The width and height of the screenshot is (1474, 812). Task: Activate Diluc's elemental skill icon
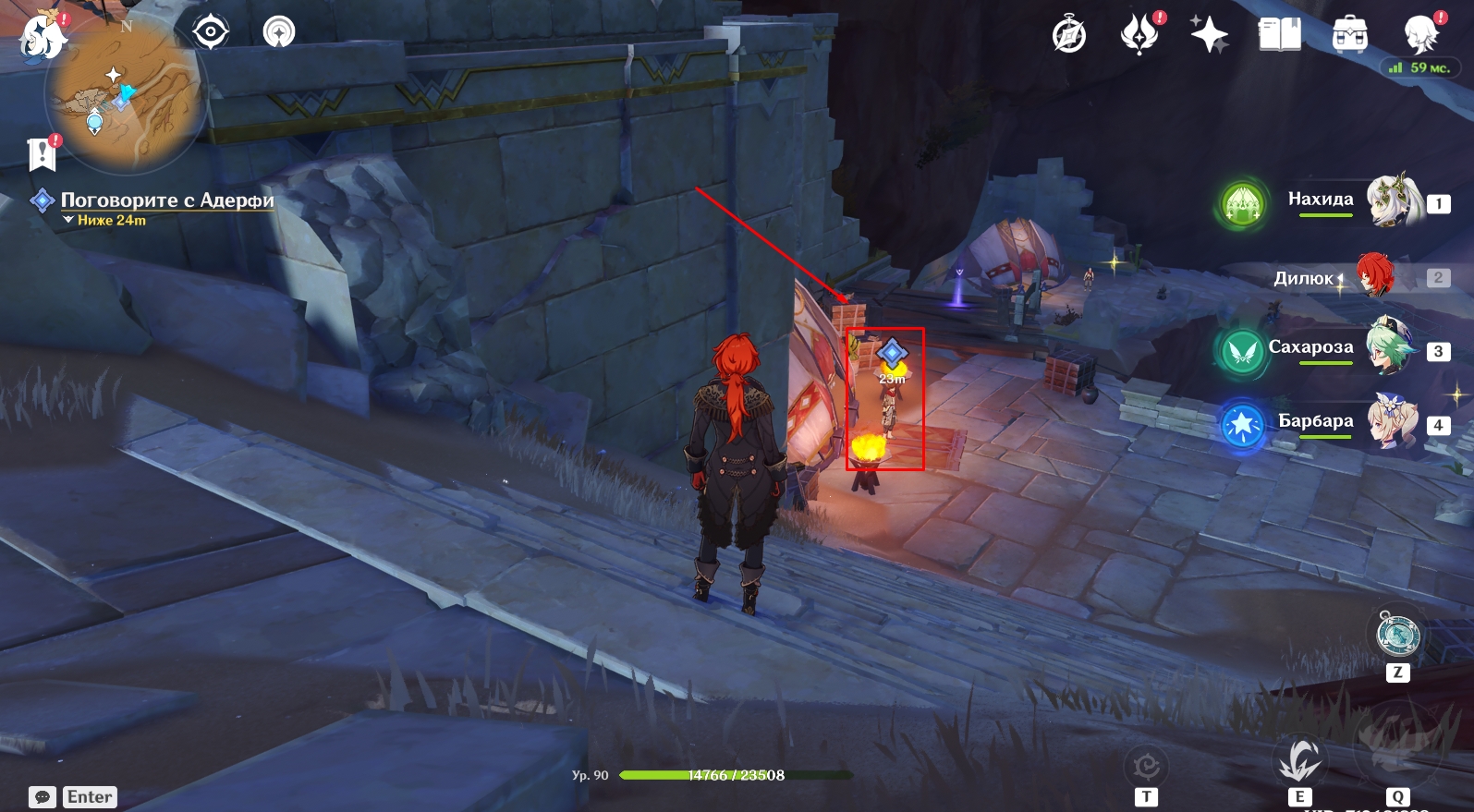[x=1299, y=760]
